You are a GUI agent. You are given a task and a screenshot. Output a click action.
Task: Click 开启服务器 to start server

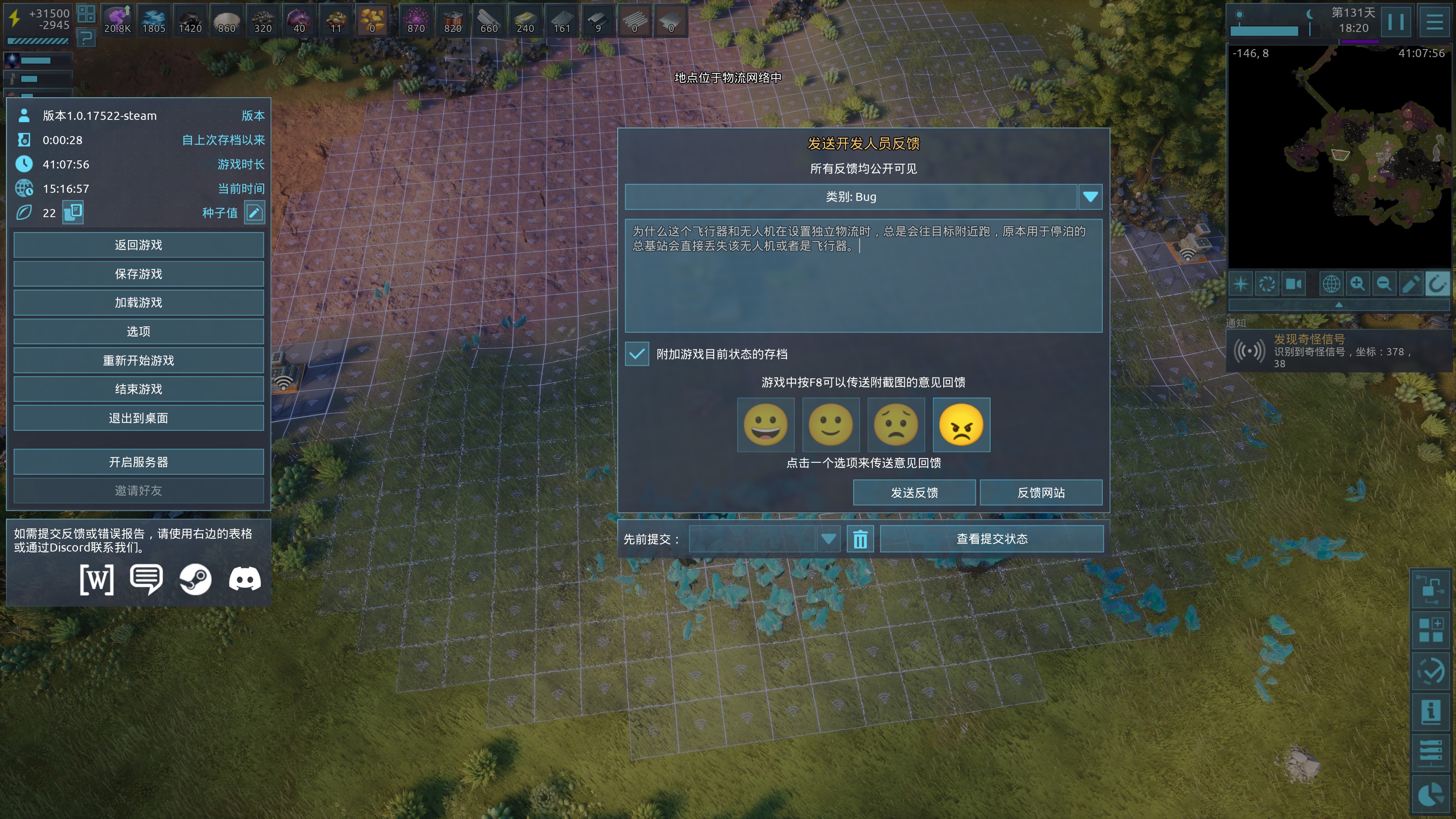pos(139,462)
